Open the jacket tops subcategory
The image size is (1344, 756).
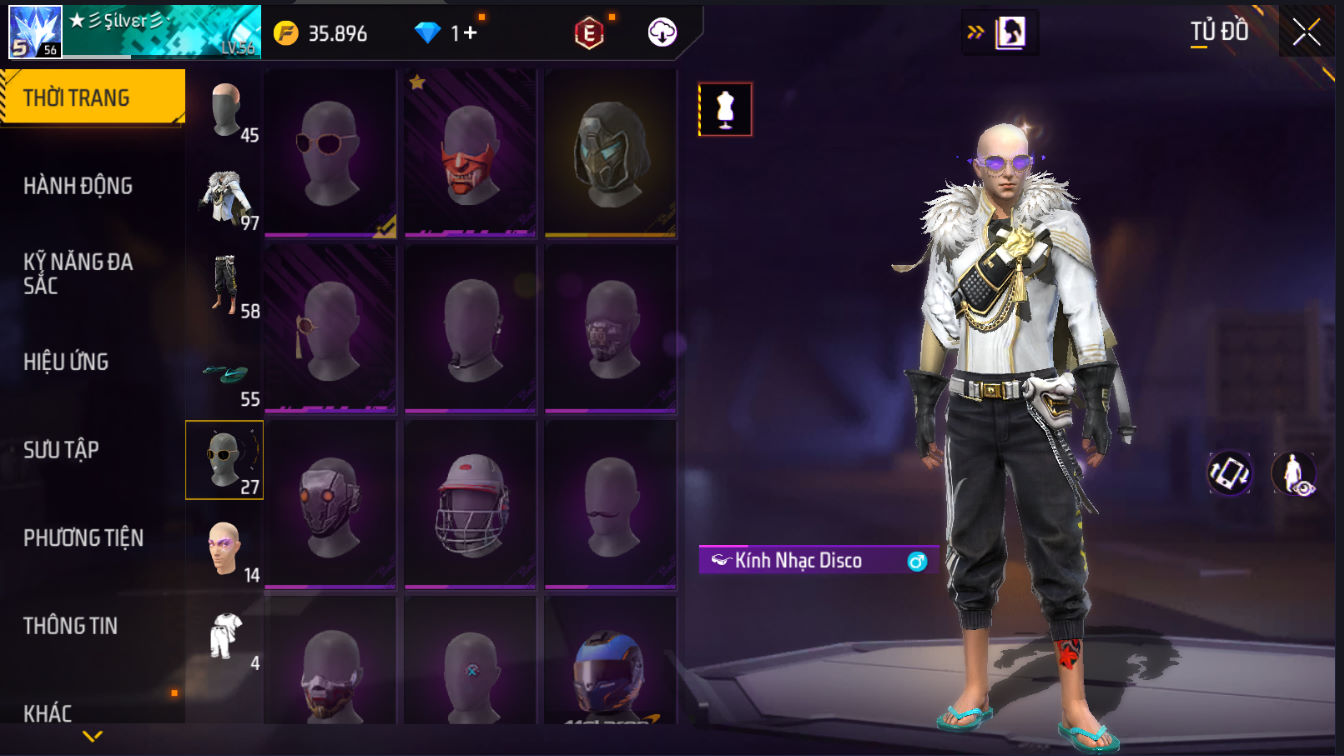[x=224, y=196]
